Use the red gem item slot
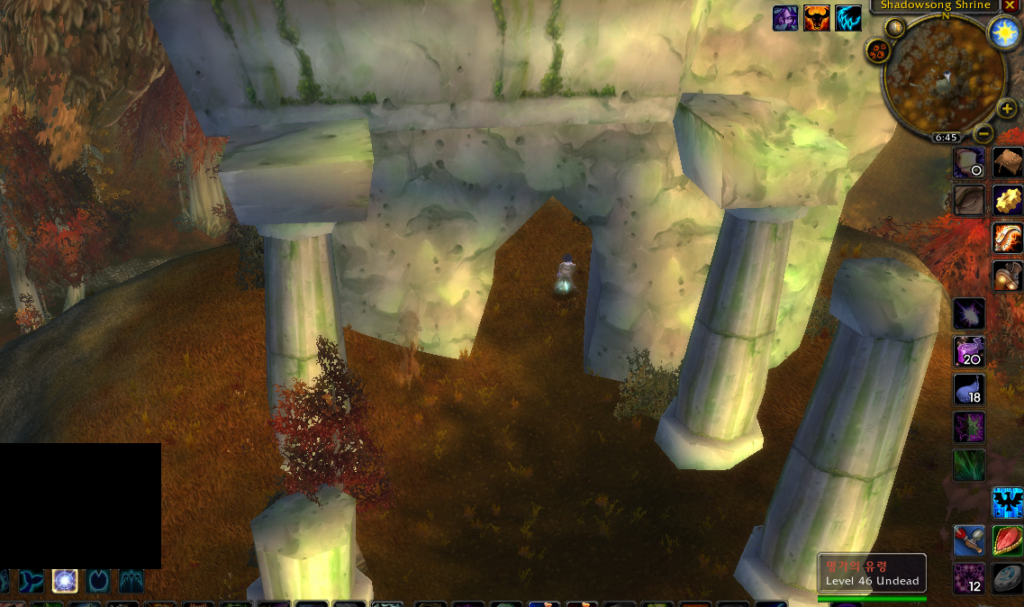 [x=1007, y=541]
